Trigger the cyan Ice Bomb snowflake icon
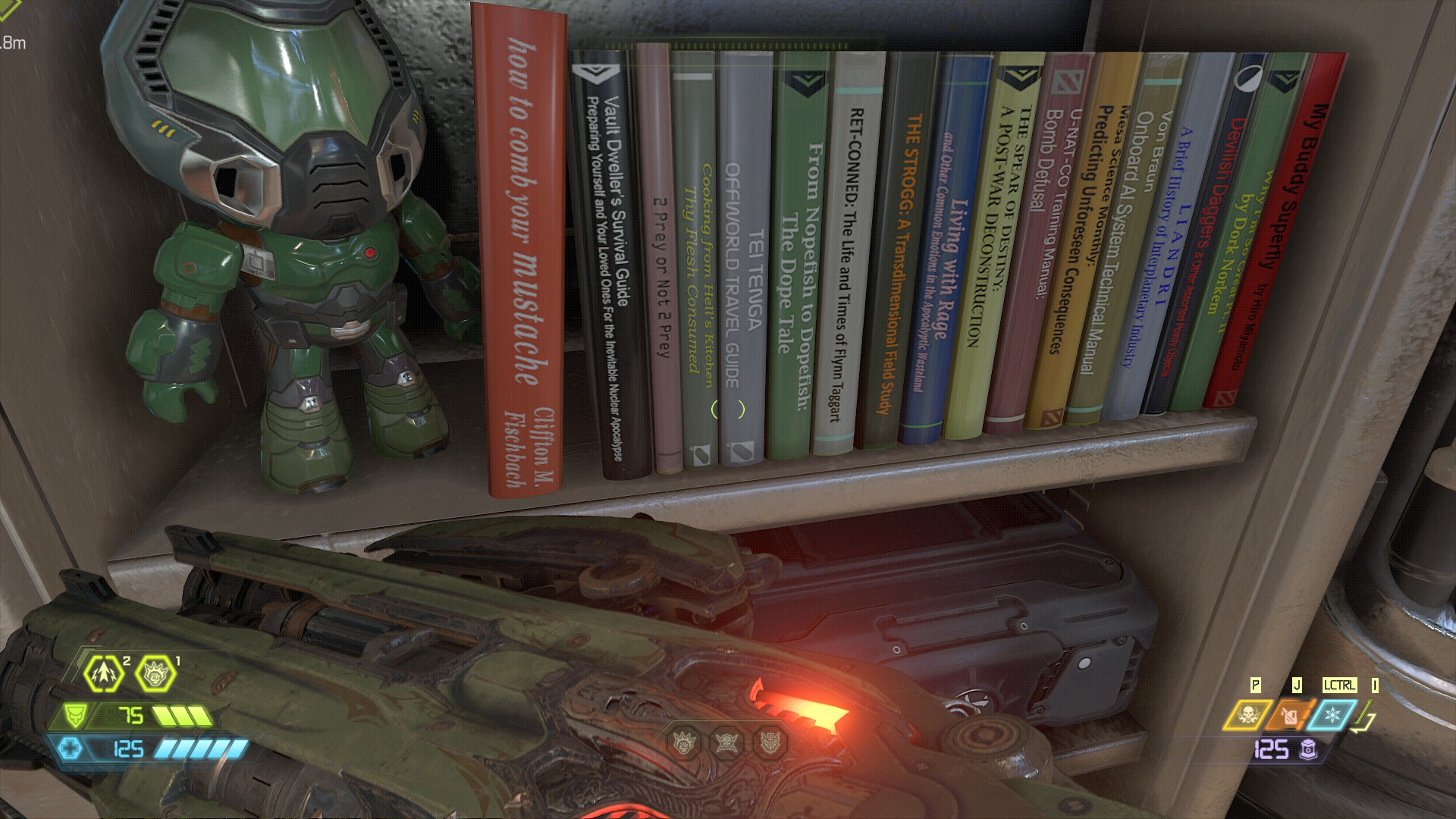Image resolution: width=1456 pixels, height=819 pixels. [x=1331, y=714]
